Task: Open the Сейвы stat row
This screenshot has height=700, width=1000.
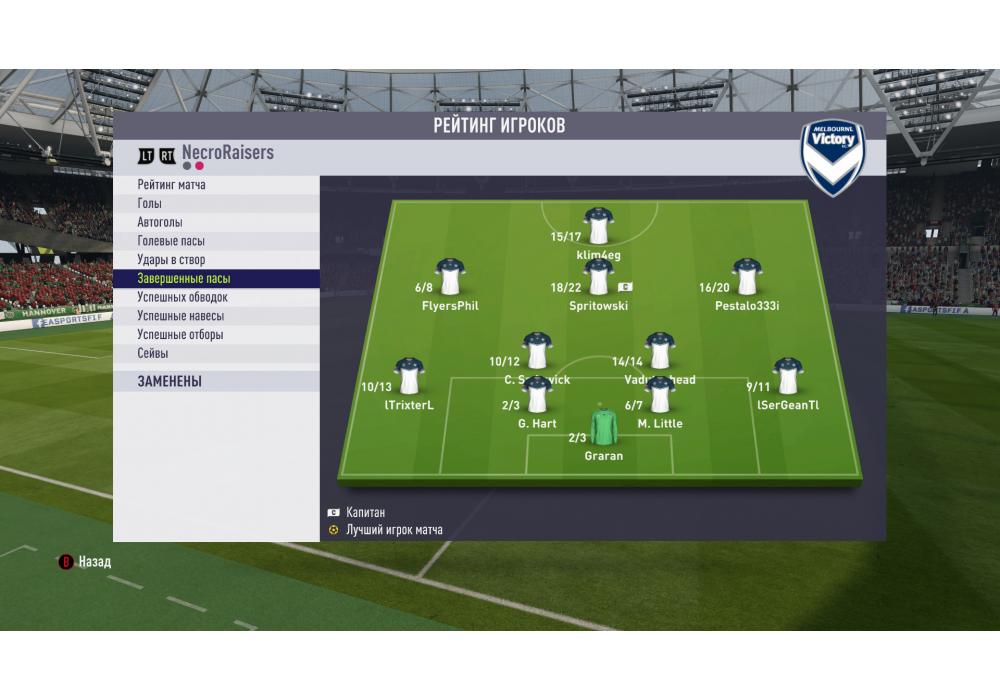Action: point(153,354)
